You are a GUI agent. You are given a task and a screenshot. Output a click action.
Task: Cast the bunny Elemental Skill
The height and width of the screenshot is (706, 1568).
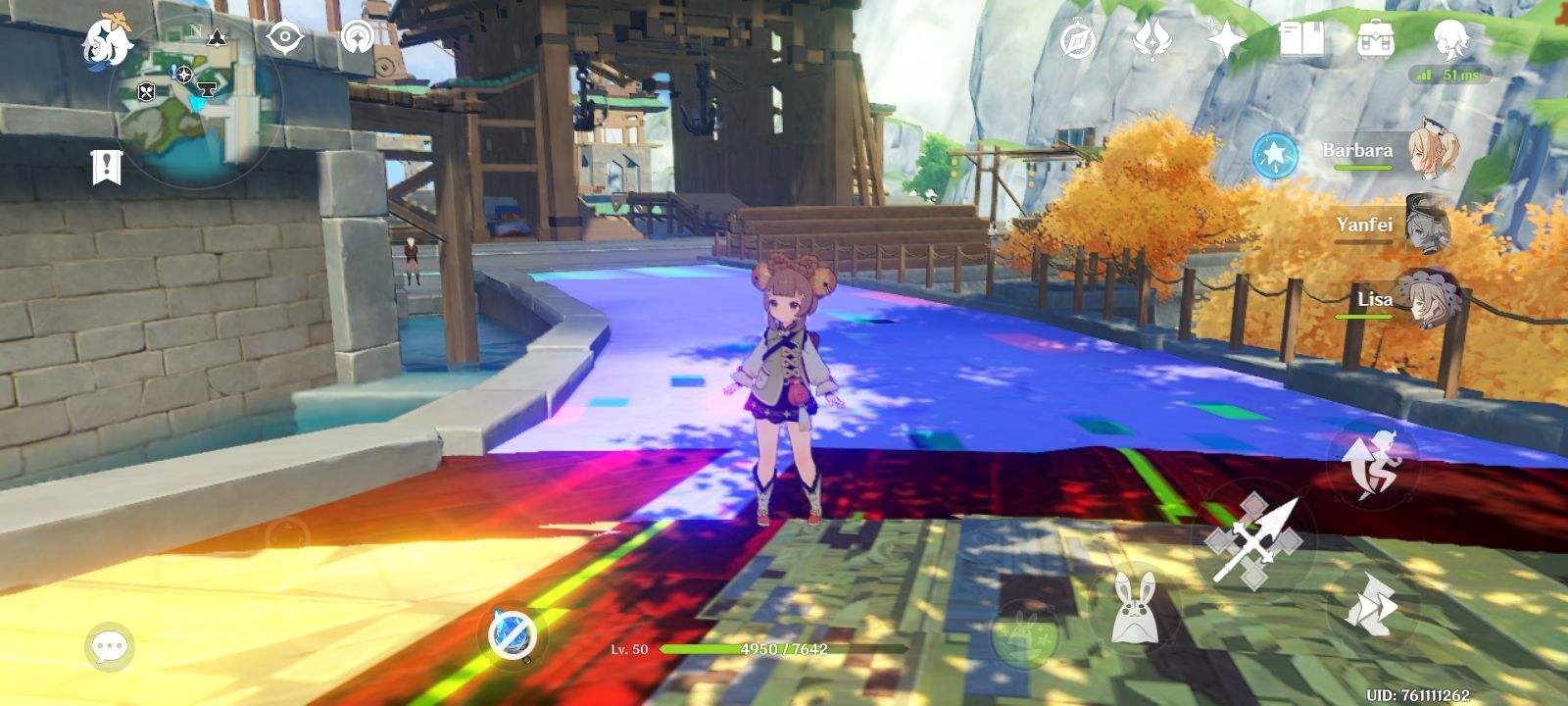[1137, 606]
